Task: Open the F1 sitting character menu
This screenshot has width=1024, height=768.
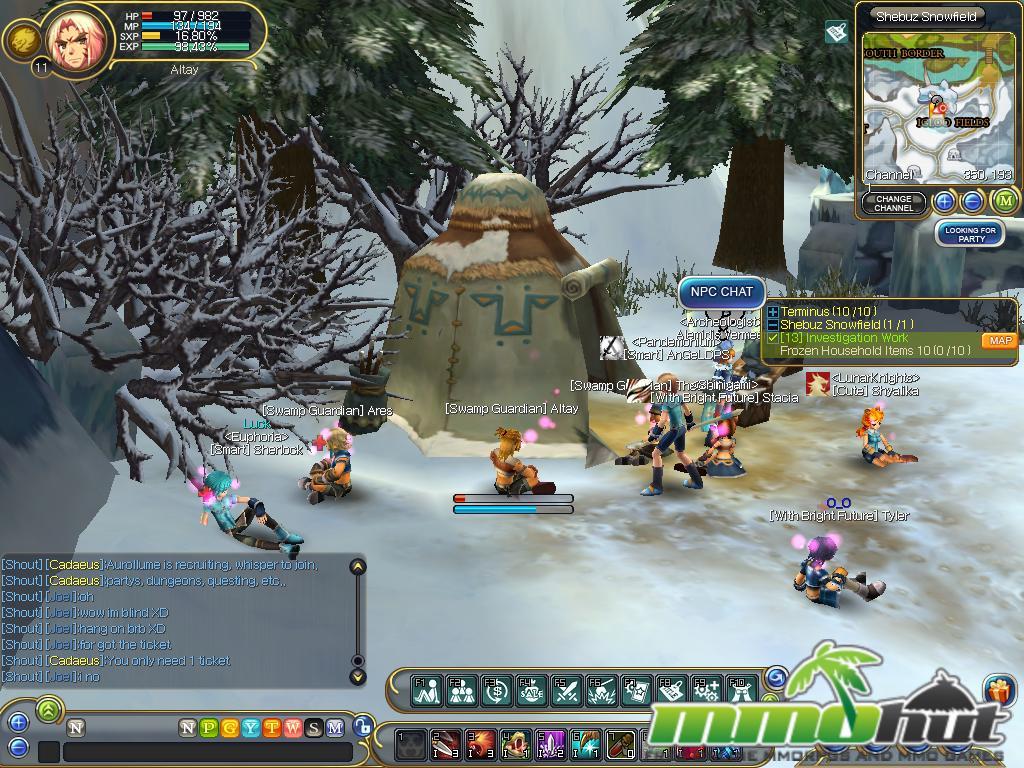Action: point(428,689)
